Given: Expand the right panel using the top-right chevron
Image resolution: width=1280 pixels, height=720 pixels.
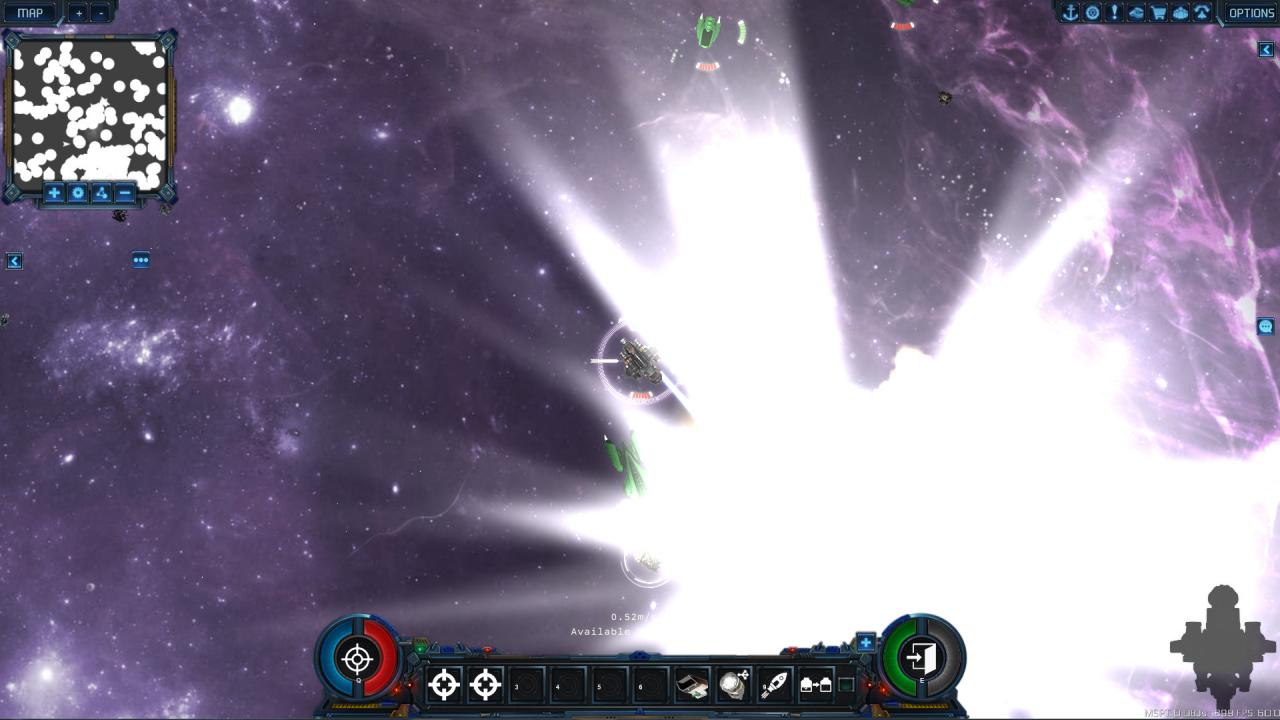Looking at the screenshot, I should pyautogui.click(x=1265, y=47).
